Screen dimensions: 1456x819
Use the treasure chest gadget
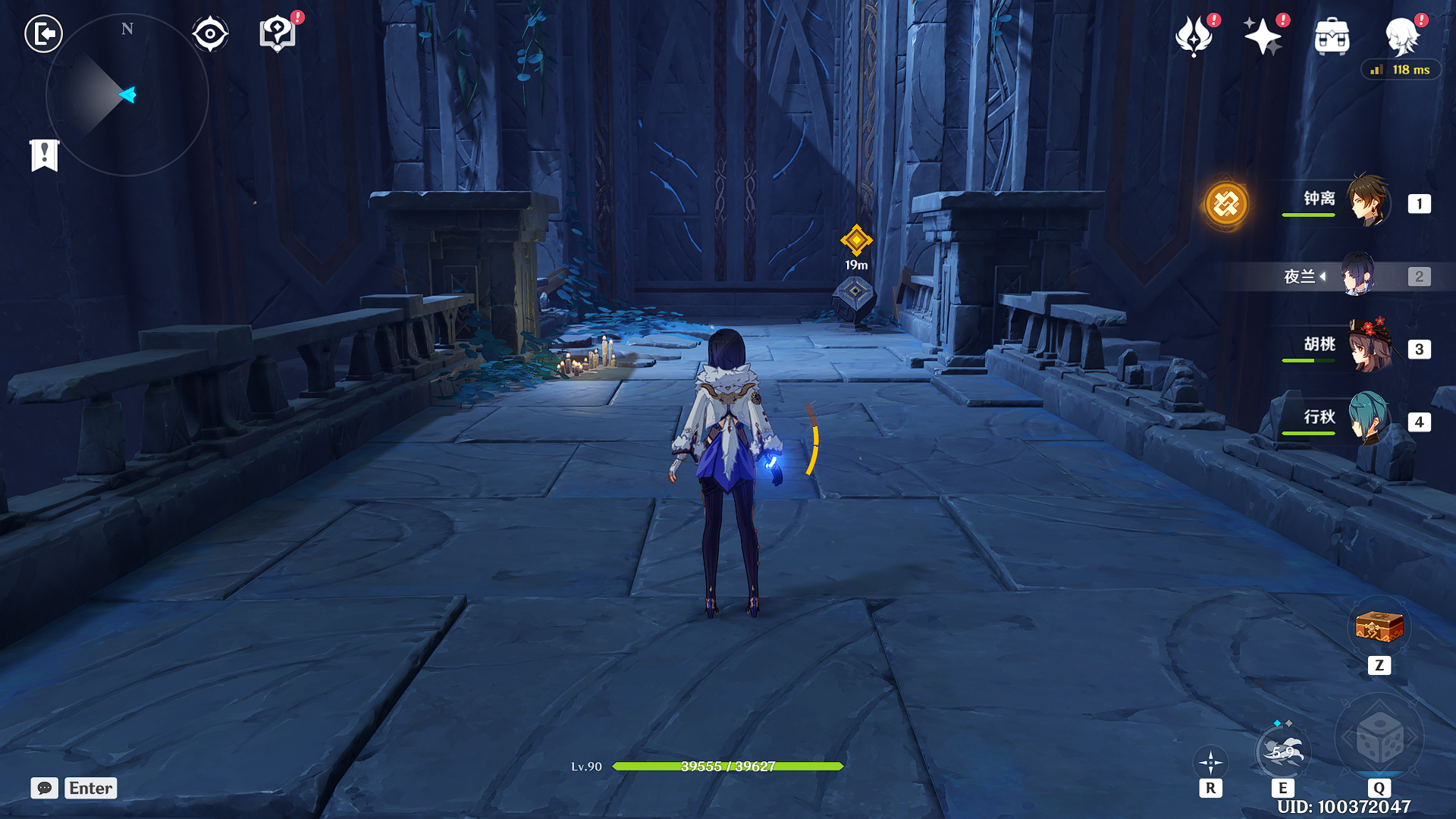click(1379, 628)
